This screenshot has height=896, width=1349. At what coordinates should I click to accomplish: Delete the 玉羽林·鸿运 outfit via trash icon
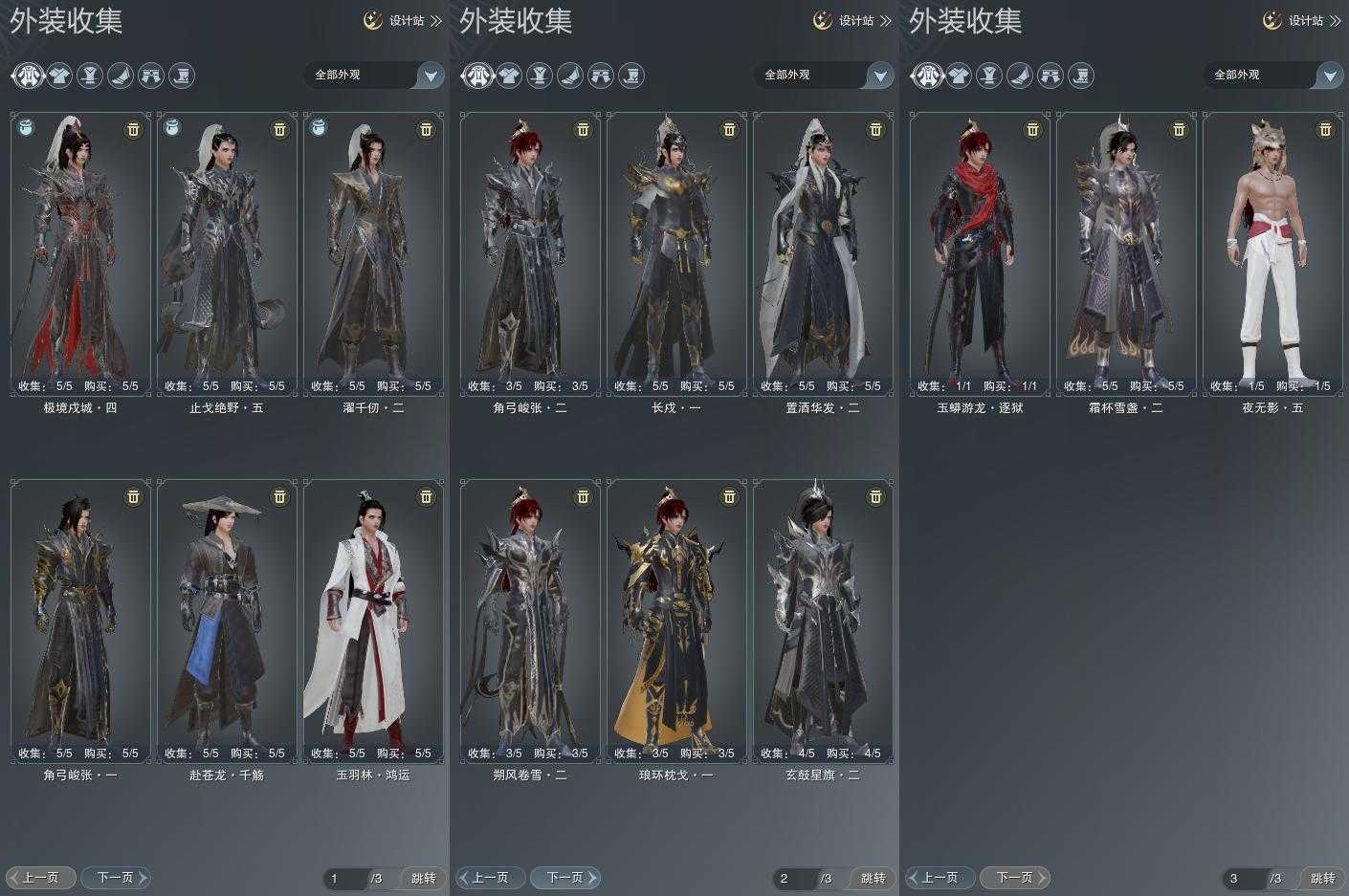click(x=426, y=496)
